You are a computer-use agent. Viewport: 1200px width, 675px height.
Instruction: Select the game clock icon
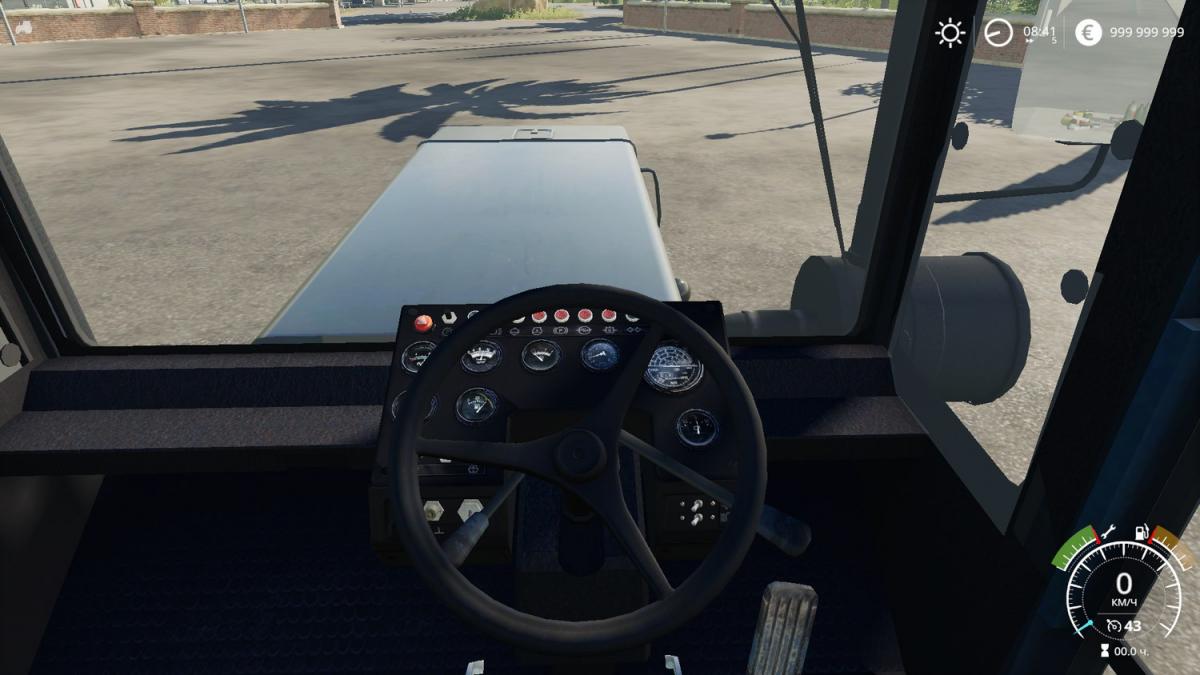997,33
